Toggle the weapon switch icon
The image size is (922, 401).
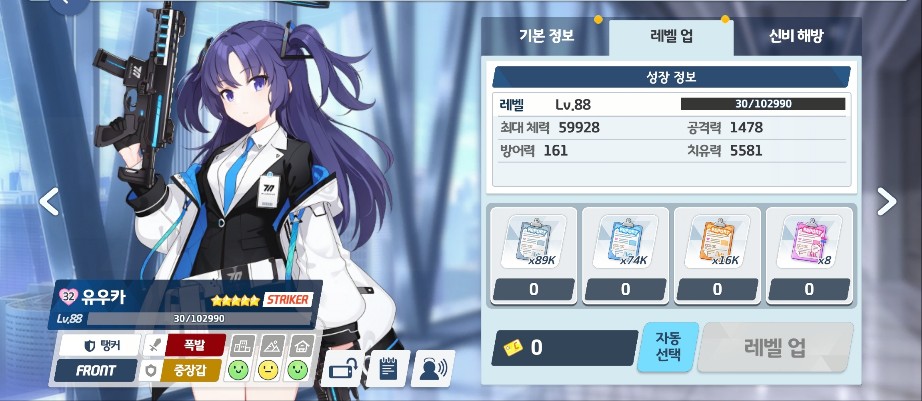tap(341, 369)
